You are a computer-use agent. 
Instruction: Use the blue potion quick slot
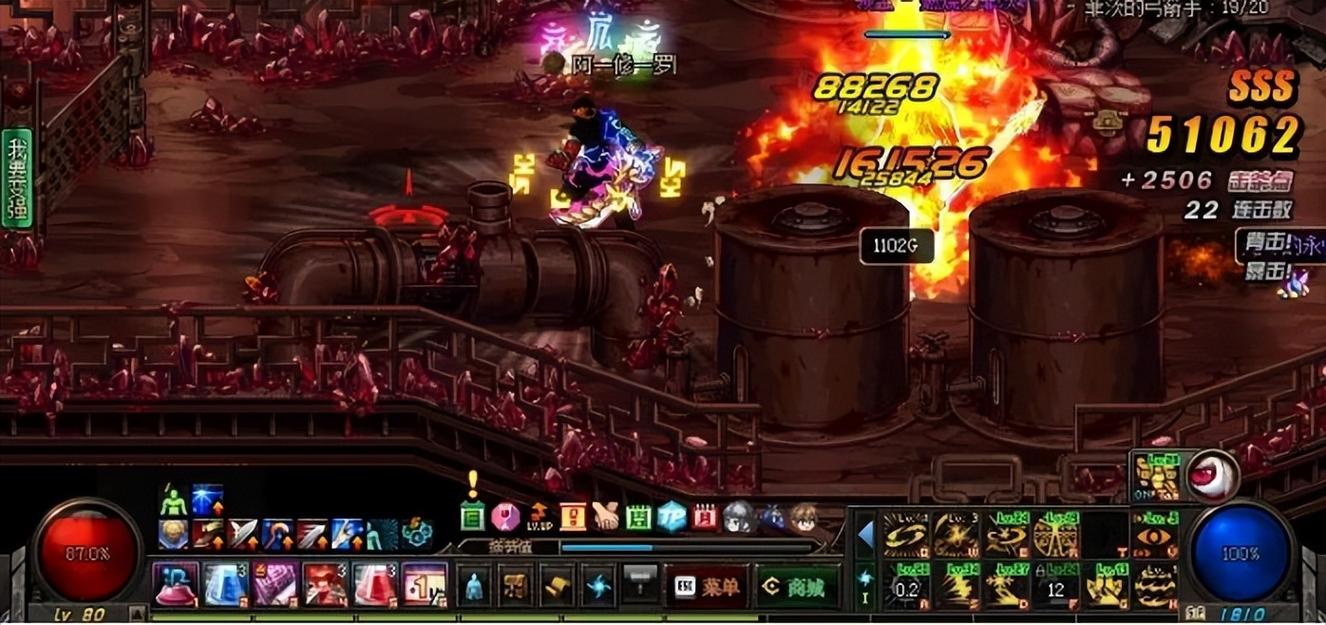click(225, 584)
